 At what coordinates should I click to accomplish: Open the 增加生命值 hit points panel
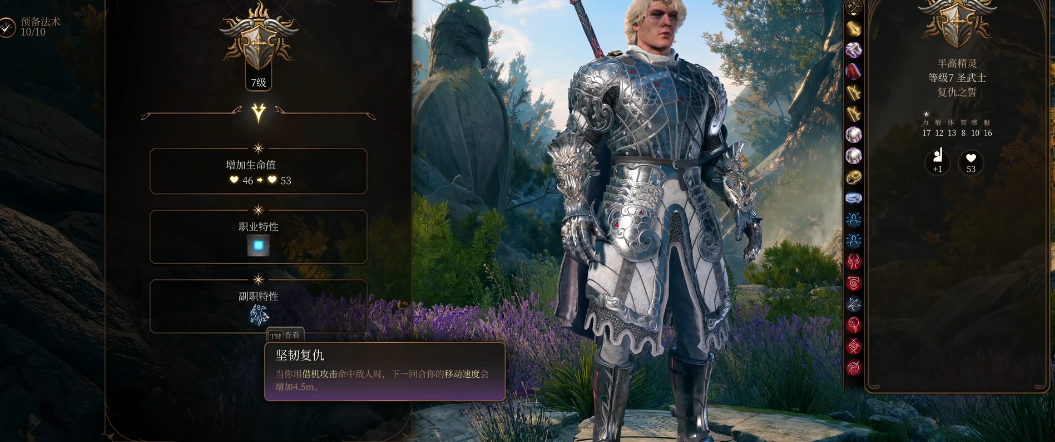click(258, 171)
